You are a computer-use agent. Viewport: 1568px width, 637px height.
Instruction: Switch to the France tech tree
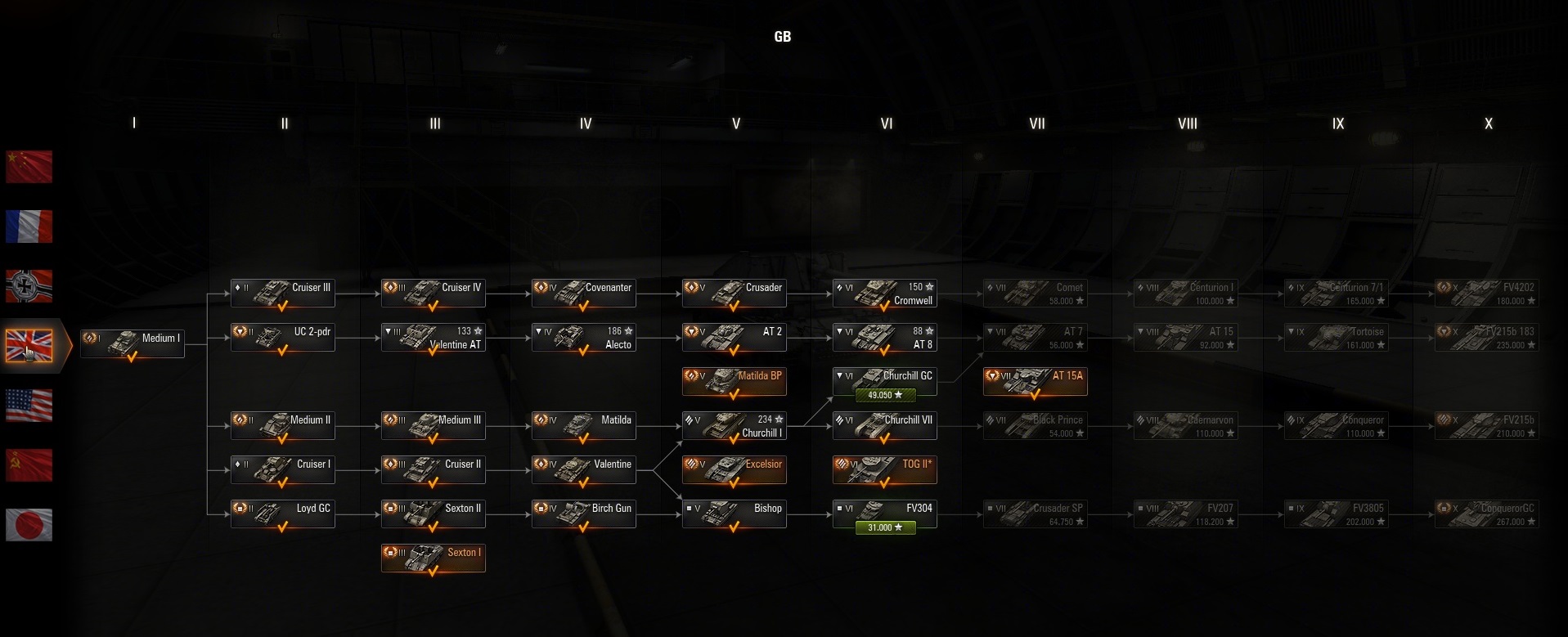pyautogui.click(x=29, y=227)
